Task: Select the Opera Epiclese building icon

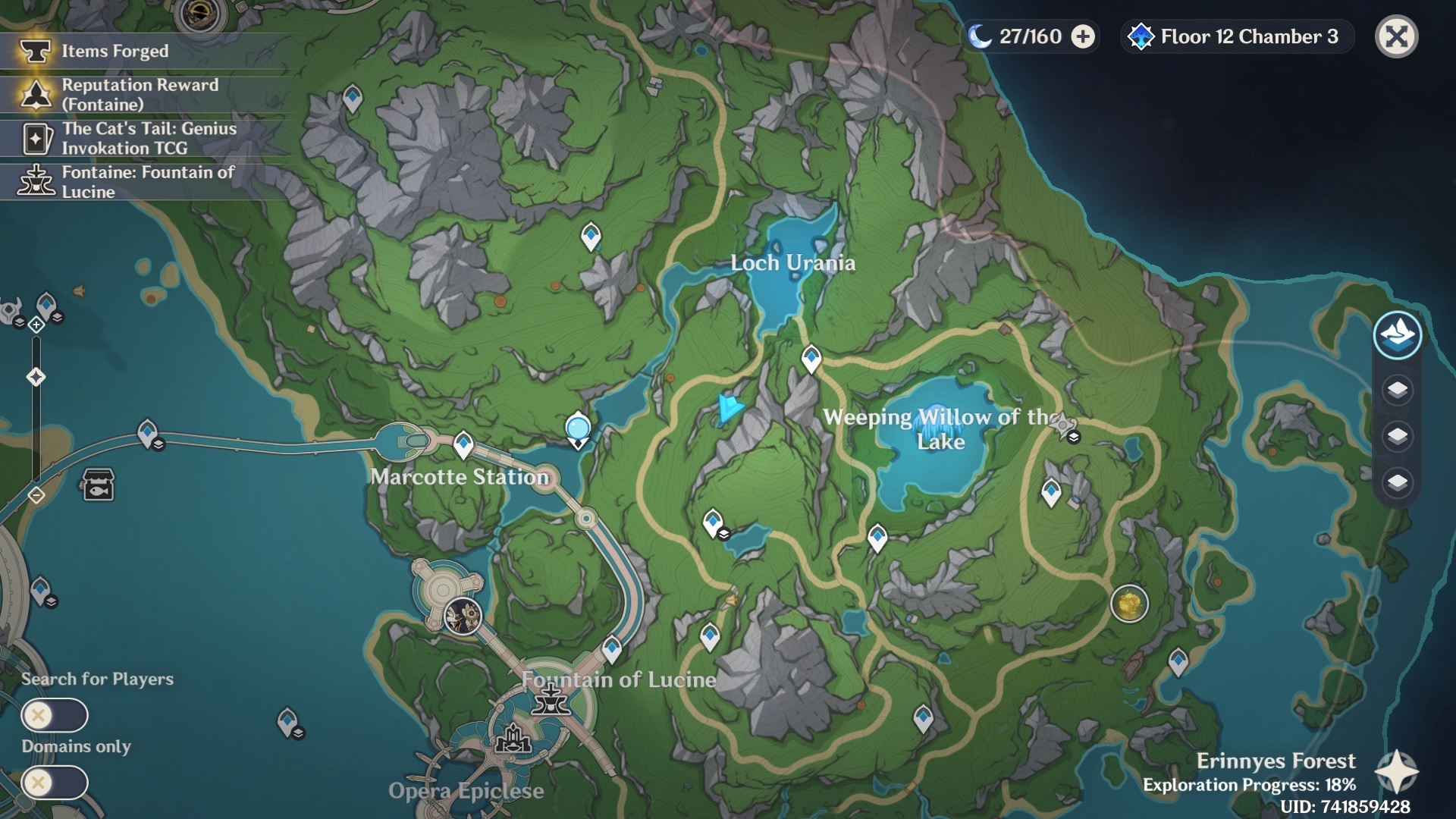Action: (513, 739)
